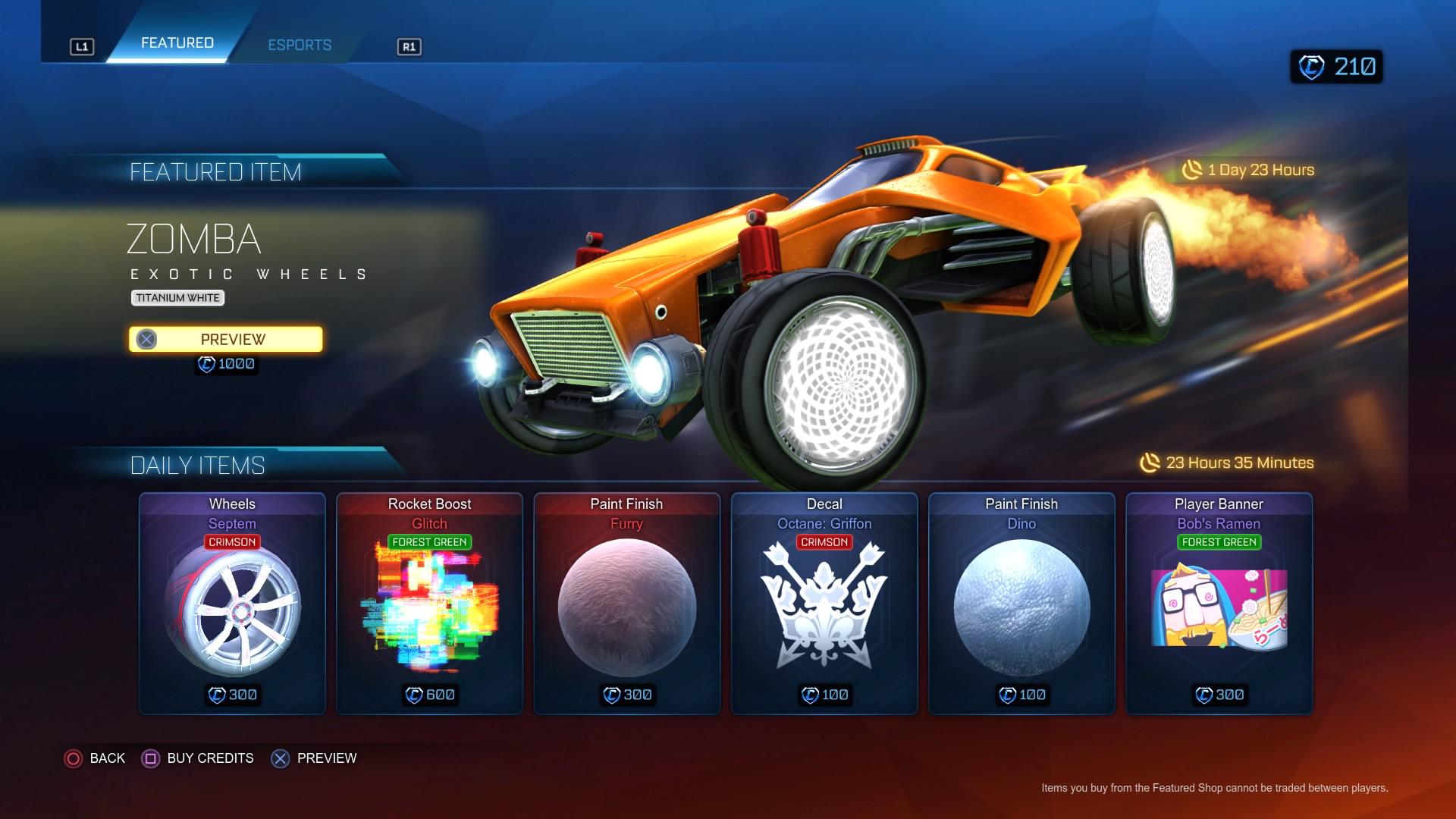The height and width of the screenshot is (819, 1456).
Task: Click the clock icon beside Featured Item timer
Action: pyautogui.click(x=1191, y=171)
